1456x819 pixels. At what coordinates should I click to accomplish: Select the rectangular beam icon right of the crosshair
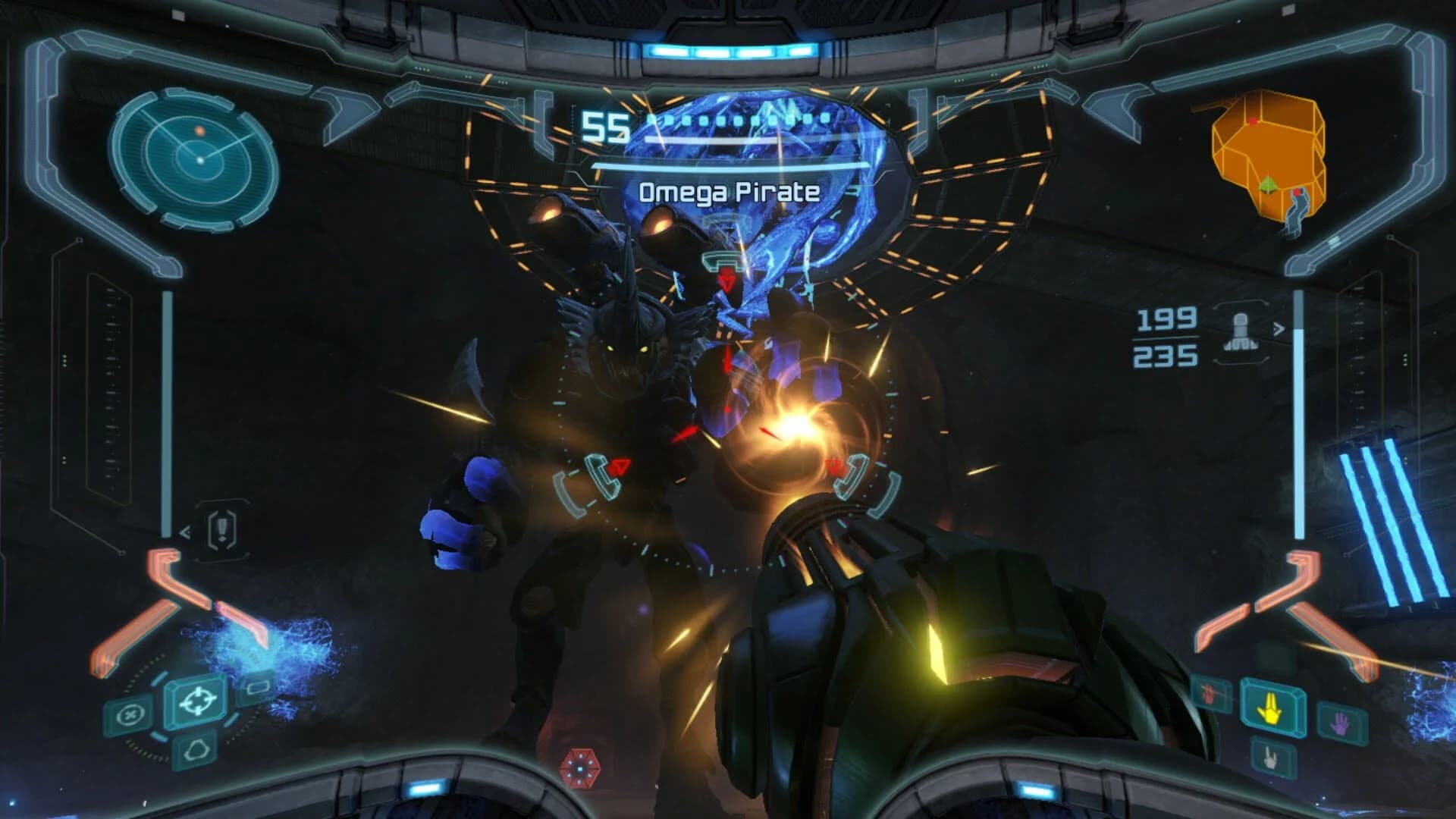click(258, 689)
